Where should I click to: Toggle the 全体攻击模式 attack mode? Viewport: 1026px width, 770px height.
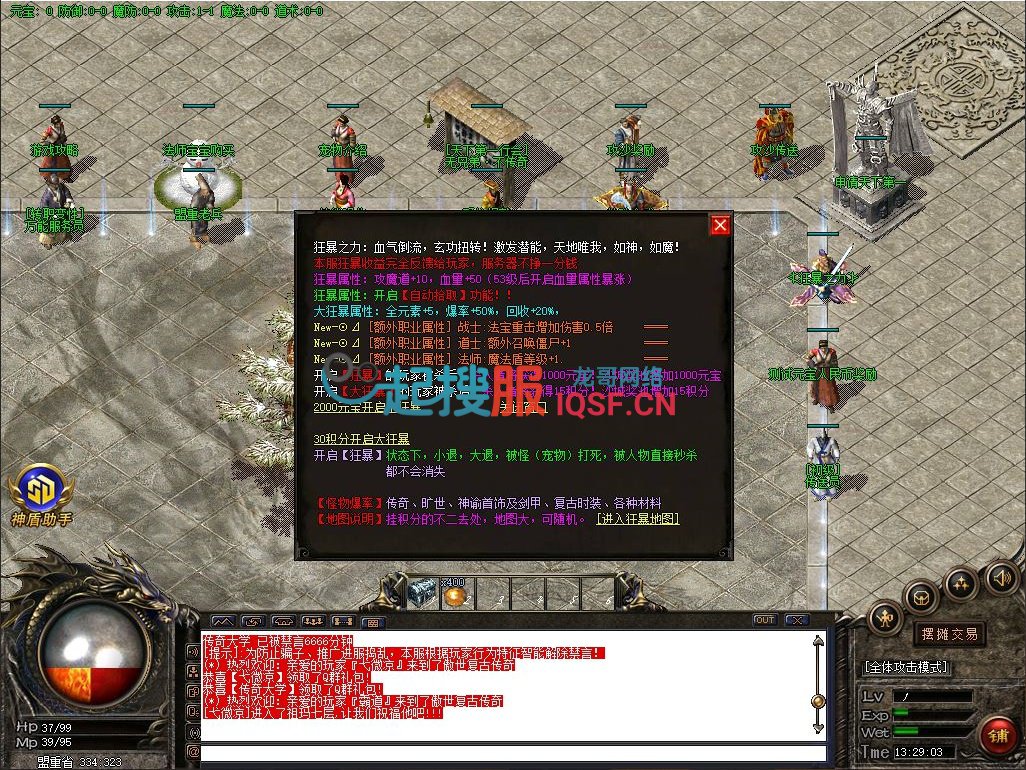coord(907,667)
